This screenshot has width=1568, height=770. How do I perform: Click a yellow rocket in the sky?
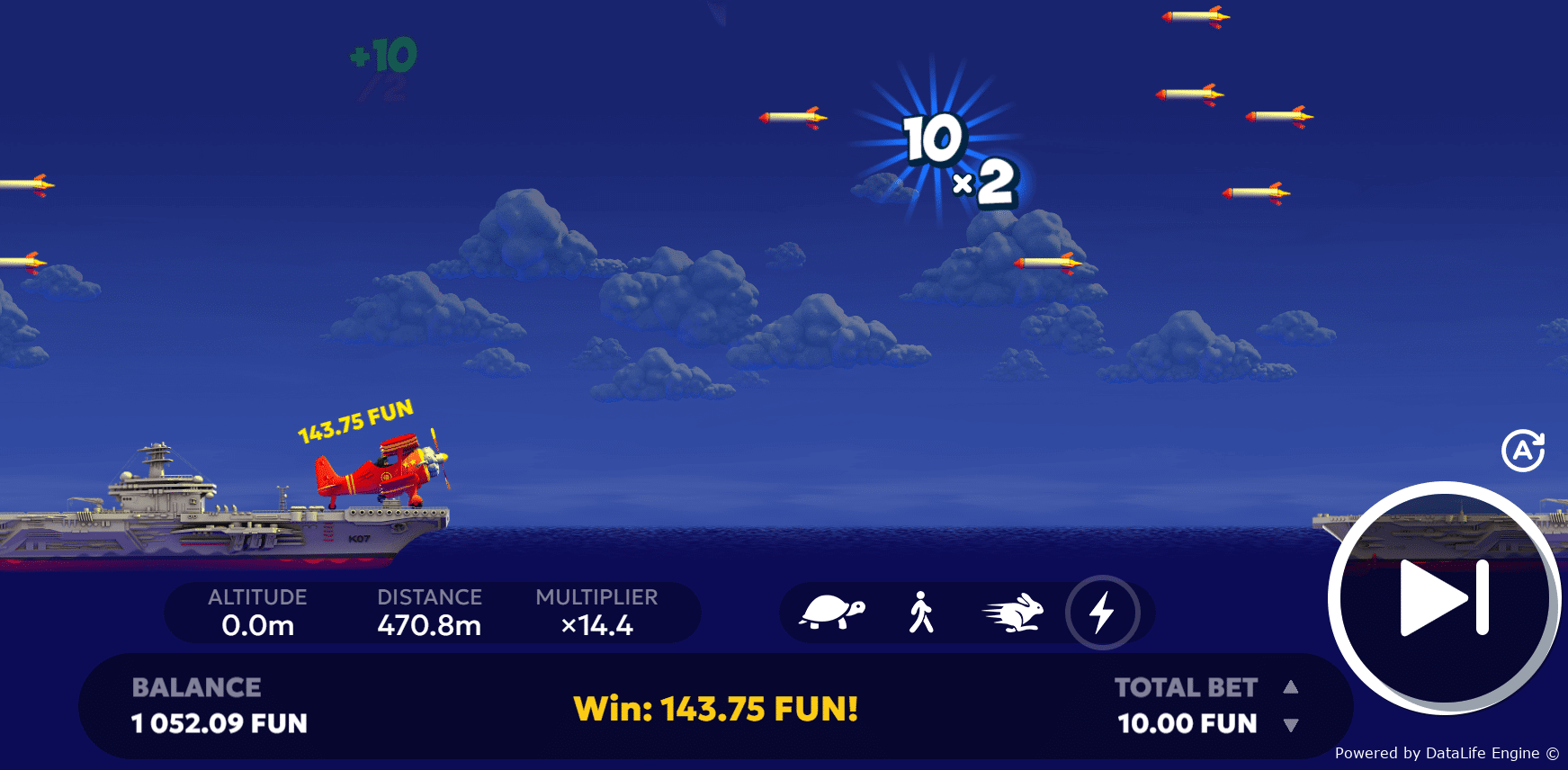(793, 115)
